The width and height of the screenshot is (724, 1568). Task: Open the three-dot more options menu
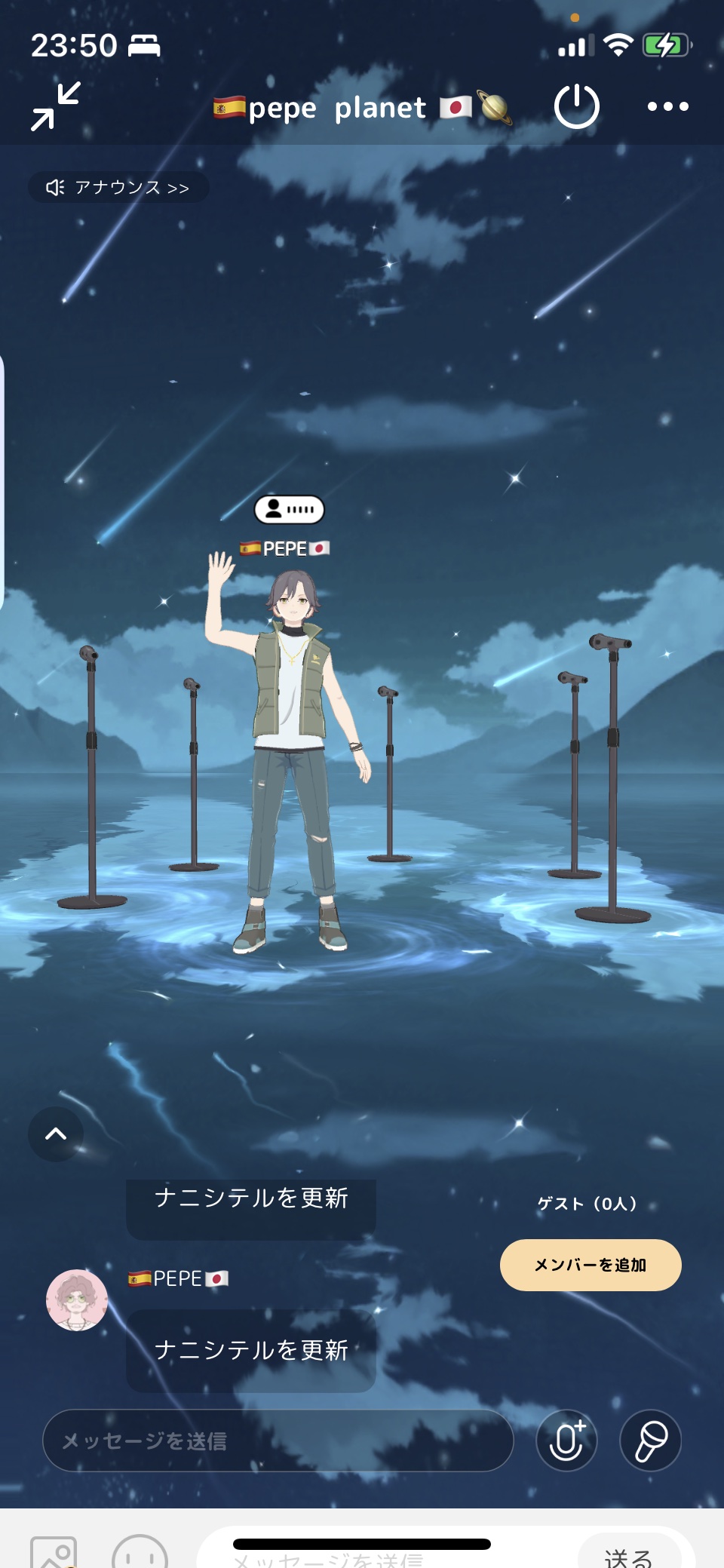pos(667,106)
